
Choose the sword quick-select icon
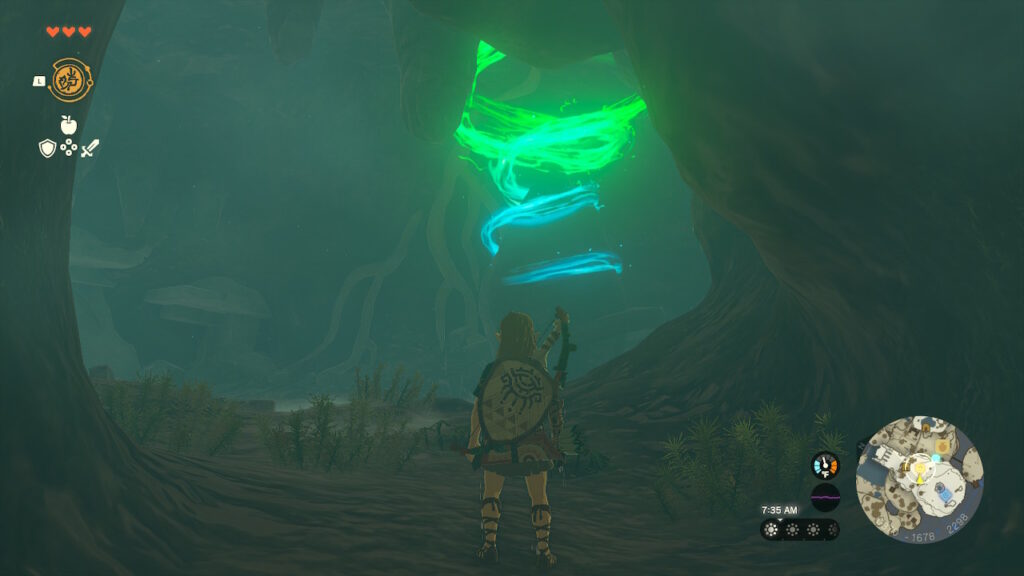90,148
